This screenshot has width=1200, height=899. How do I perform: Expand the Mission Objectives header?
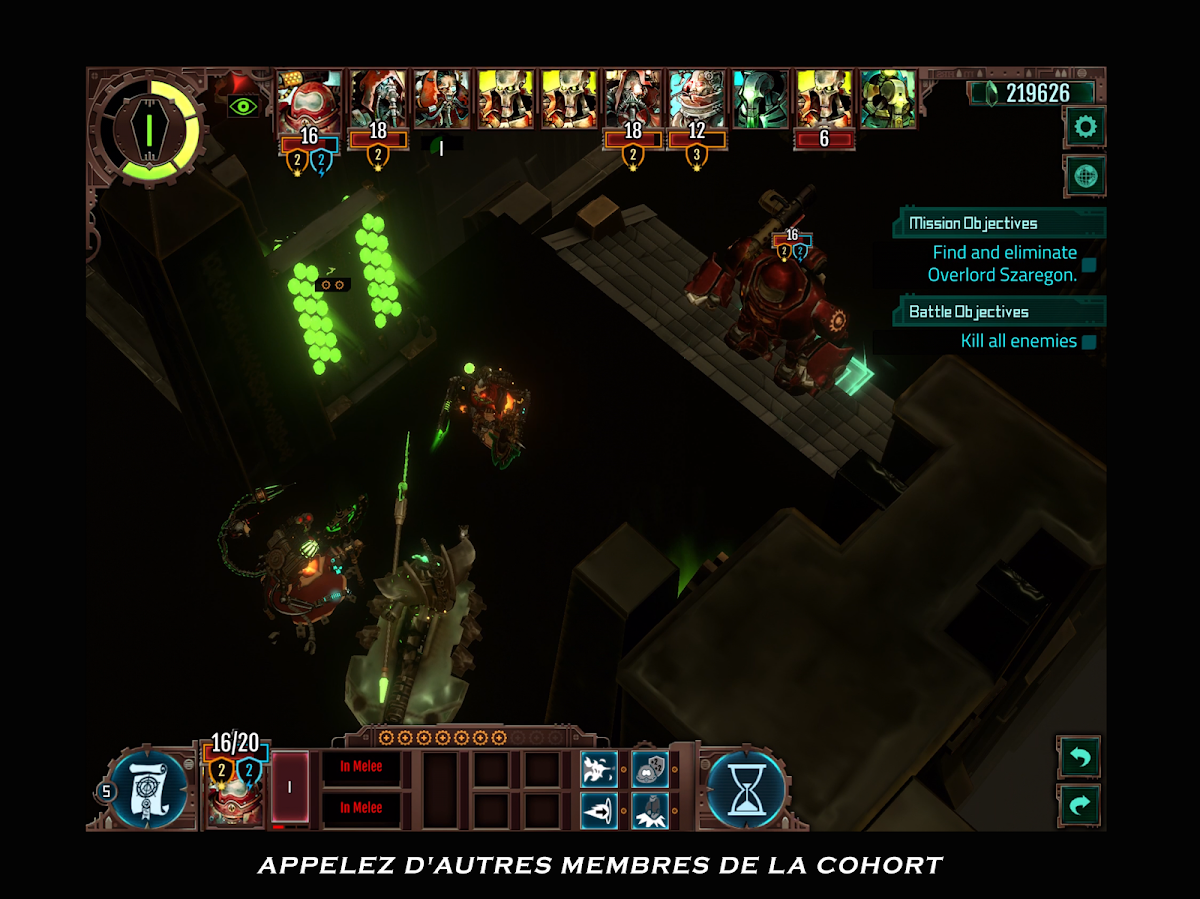(x=998, y=223)
